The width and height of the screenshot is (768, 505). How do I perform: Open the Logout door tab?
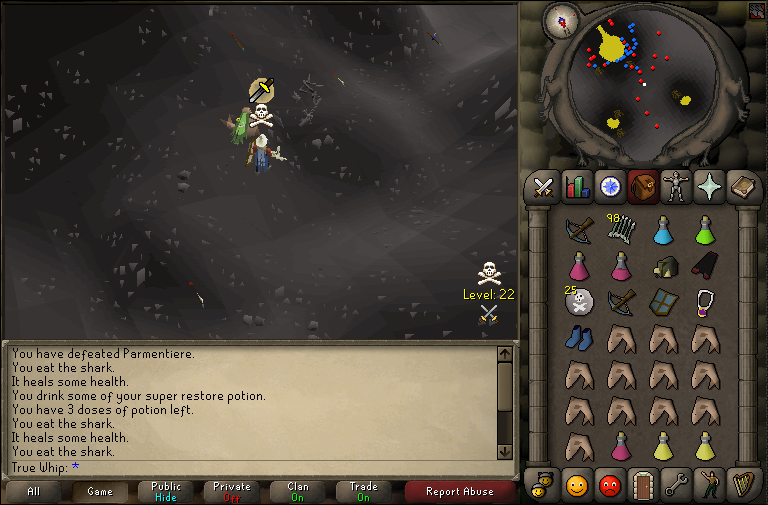642,485
